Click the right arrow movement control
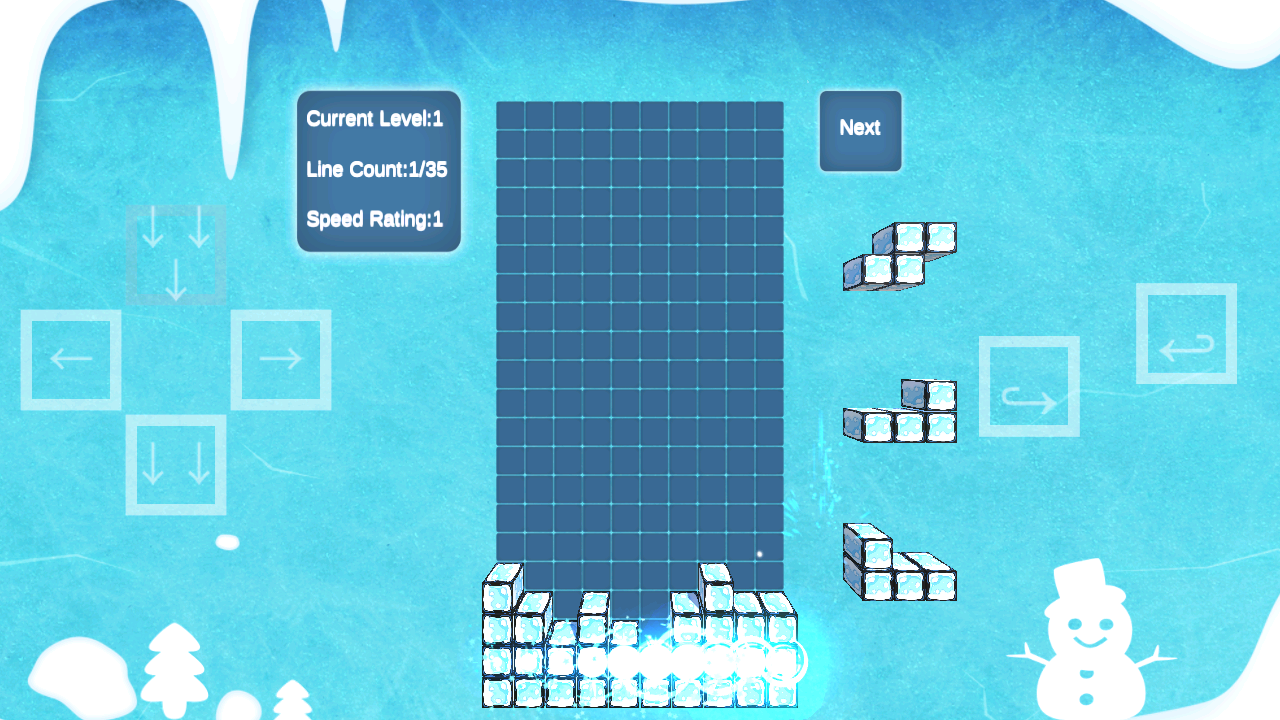Viewport: 1280px width, 720px height. (x=281, y=359)
